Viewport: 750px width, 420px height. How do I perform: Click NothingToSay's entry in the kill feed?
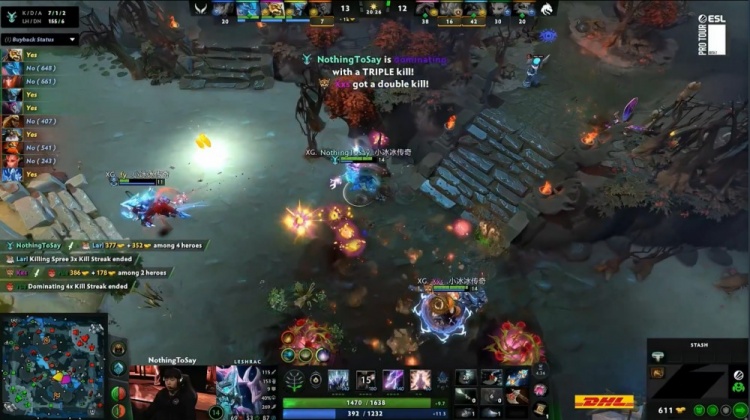tap(38, 245)
